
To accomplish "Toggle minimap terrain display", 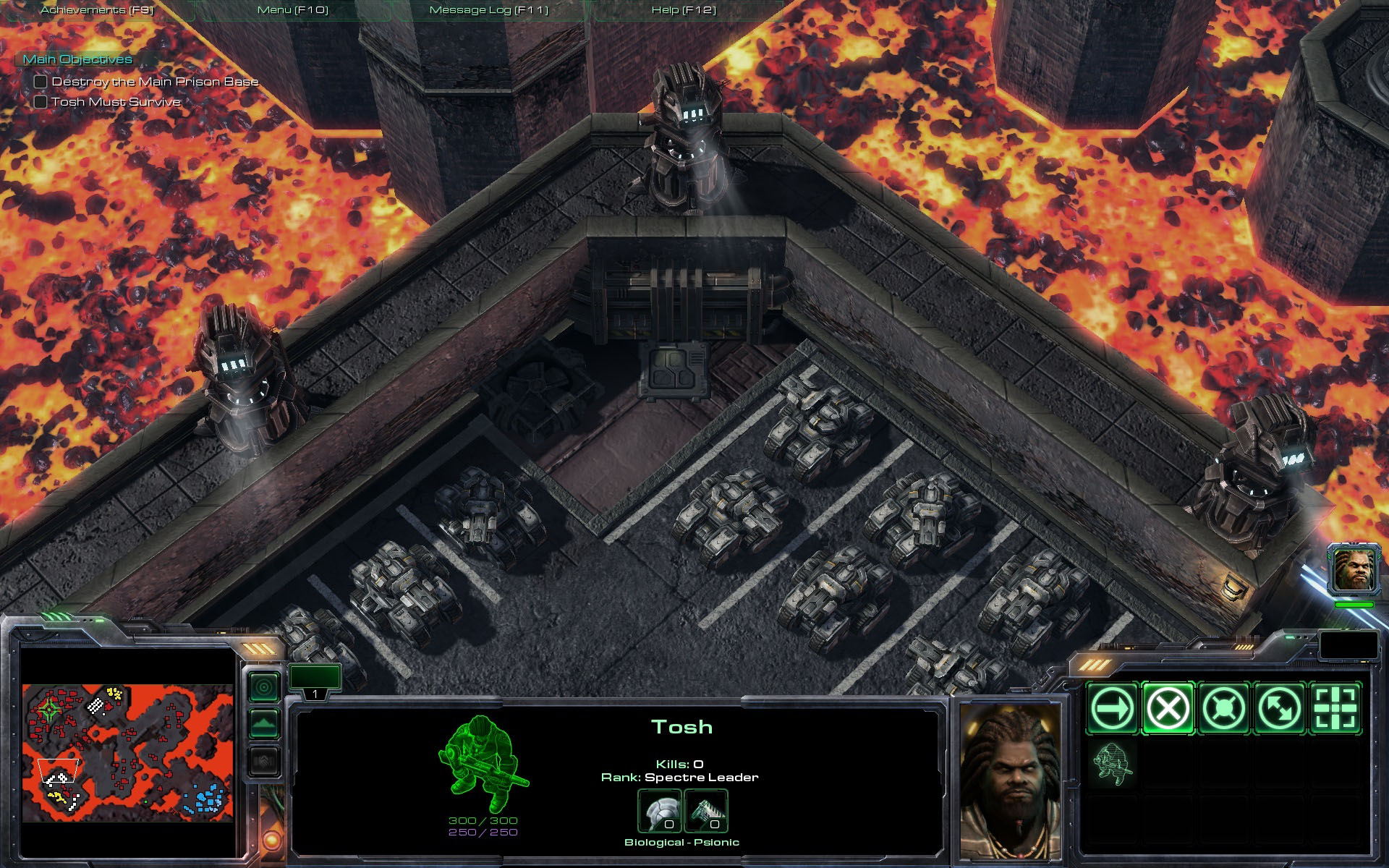I will (x=264, y=723).
